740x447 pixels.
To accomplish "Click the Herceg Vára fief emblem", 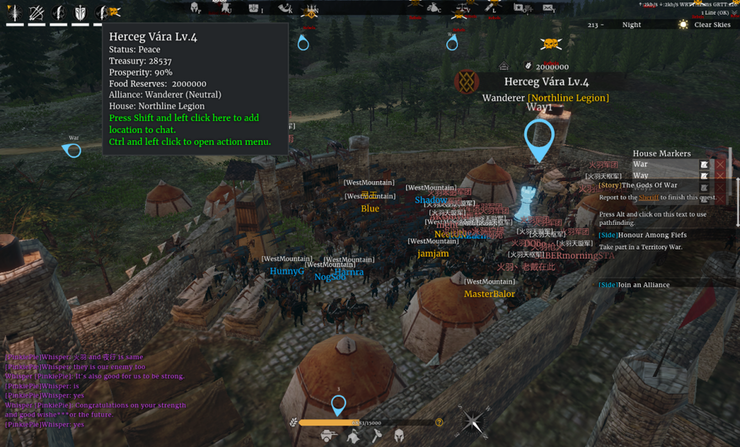I will (466, 81).
